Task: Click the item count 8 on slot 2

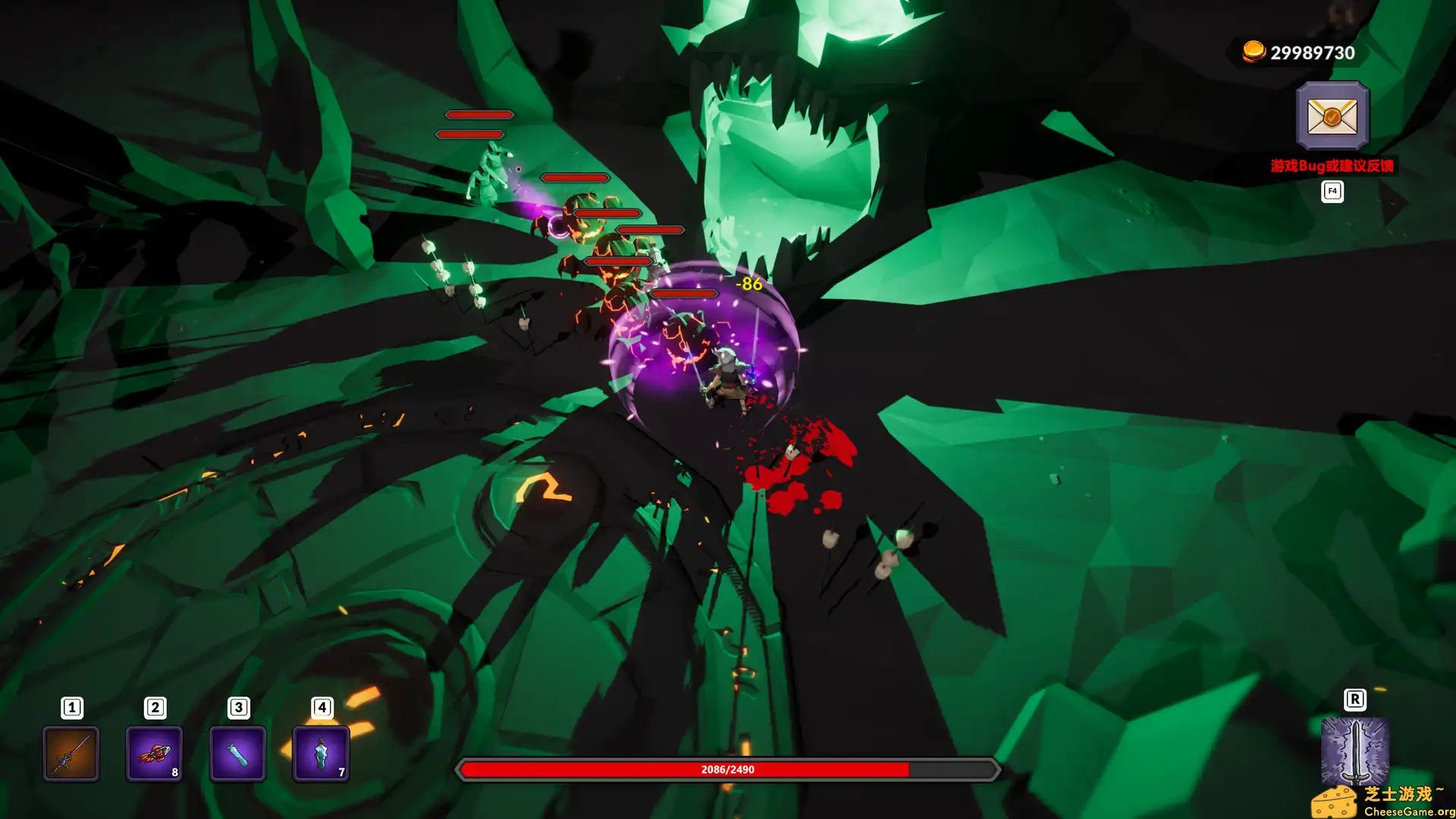Action: pyautogui.click(x=174, y=773)
